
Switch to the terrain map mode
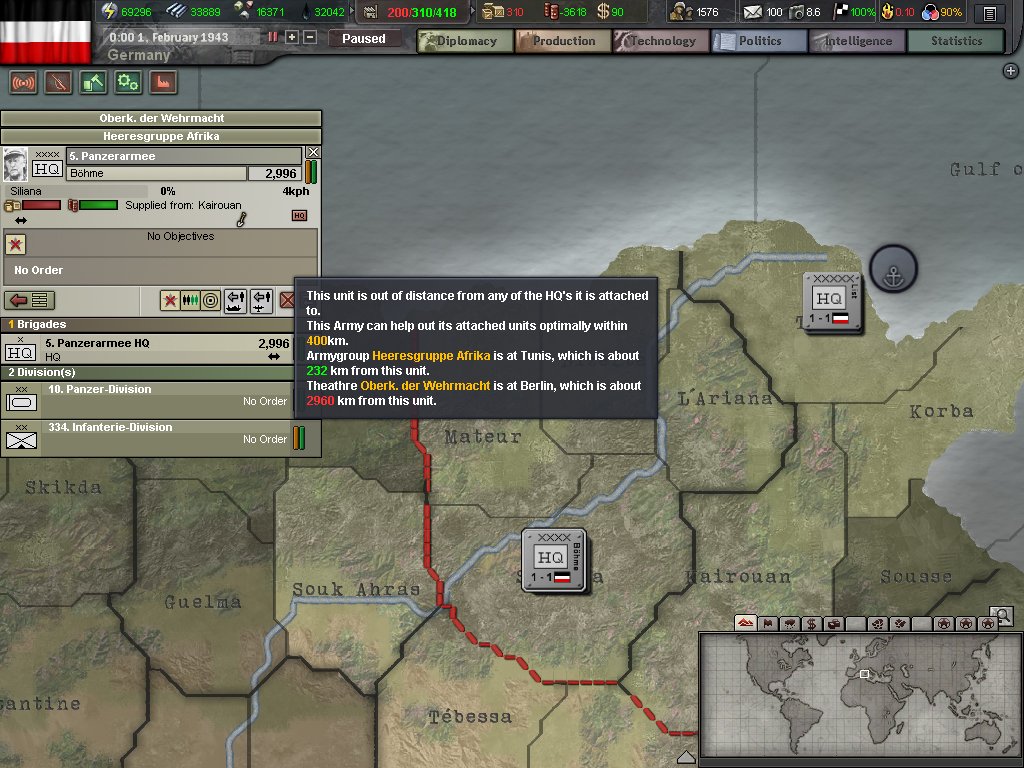click(745, 624)
